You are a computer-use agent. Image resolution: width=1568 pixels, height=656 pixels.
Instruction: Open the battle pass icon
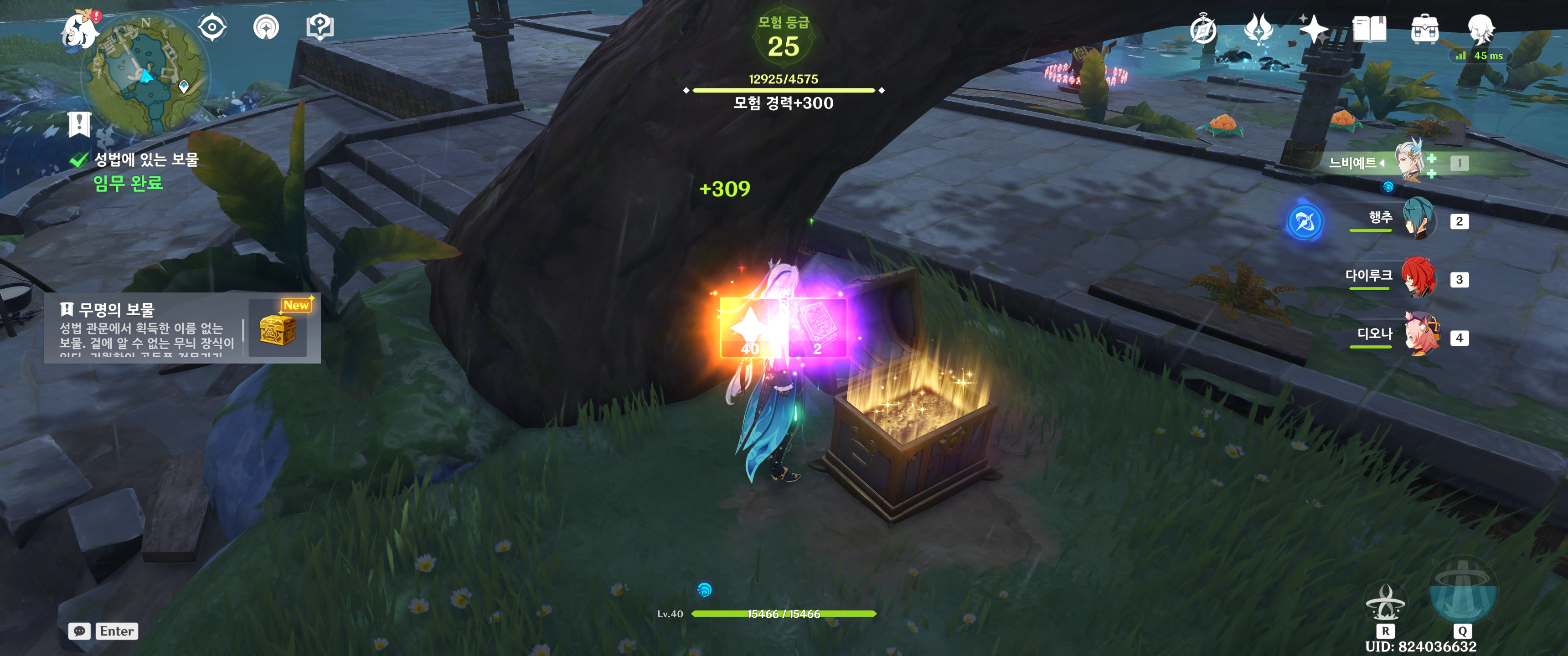tap(1258, 29)
